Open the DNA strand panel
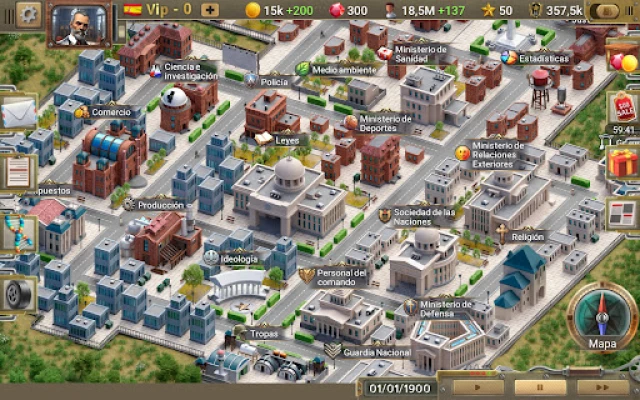Viewport: 640px width, 400px height. tap(17, 234)
